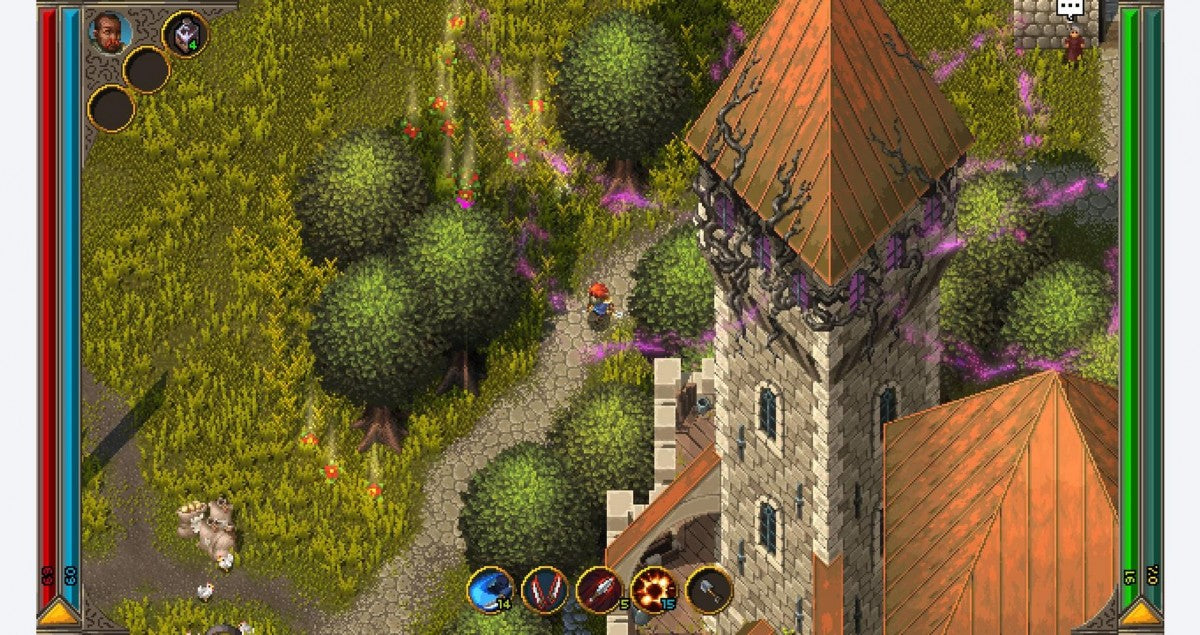Select the twin red blades skill

tap(545, 590)
